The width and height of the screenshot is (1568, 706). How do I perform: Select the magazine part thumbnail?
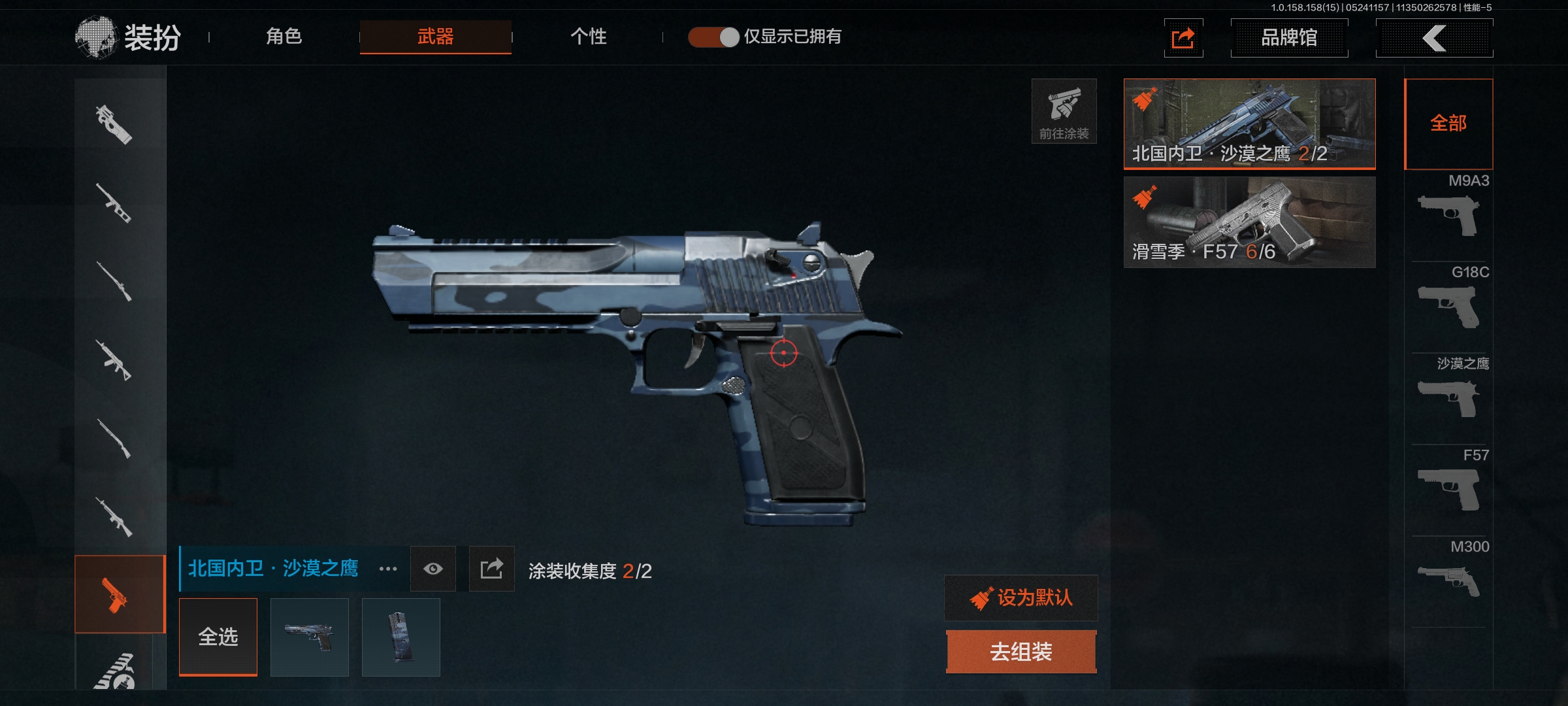pyautogui.click(x=400, y=637)
